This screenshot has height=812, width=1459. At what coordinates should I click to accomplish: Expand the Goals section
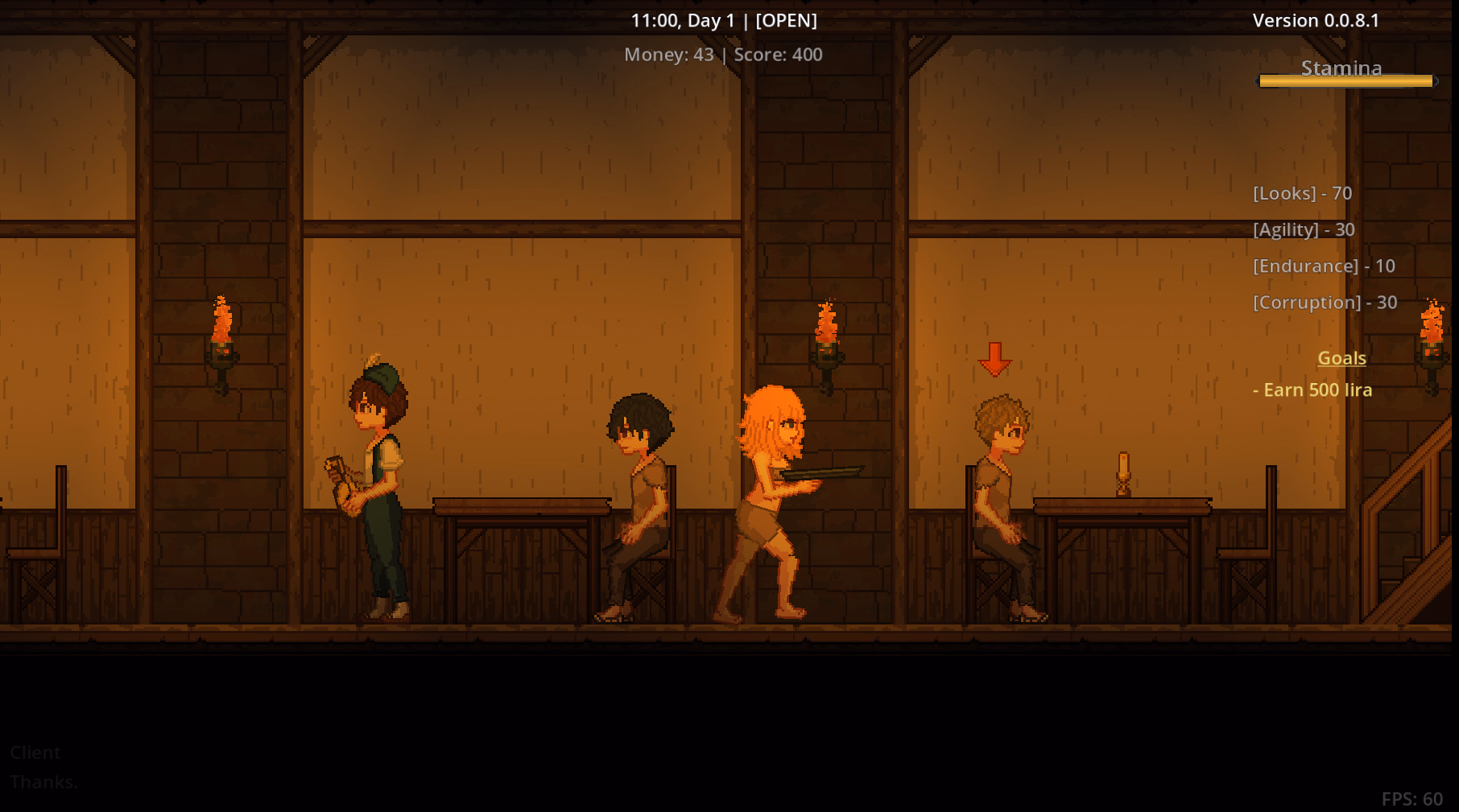pyautogui.click(x=1341, y=357)
